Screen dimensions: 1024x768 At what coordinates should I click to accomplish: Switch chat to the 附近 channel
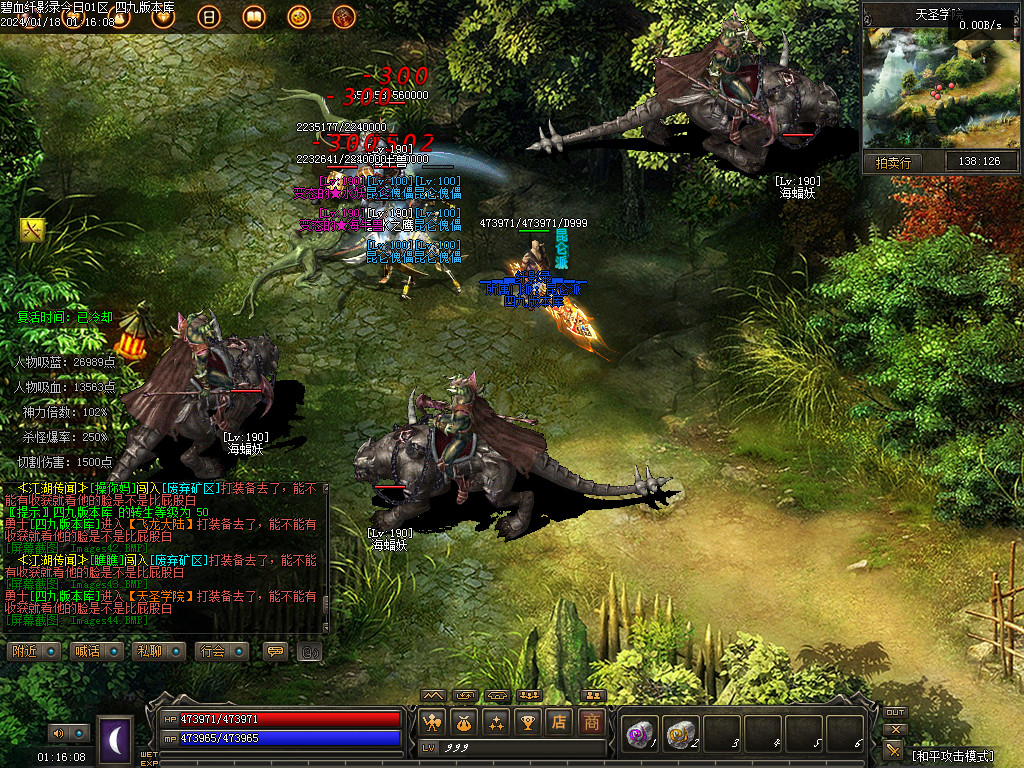pos(37,651)
